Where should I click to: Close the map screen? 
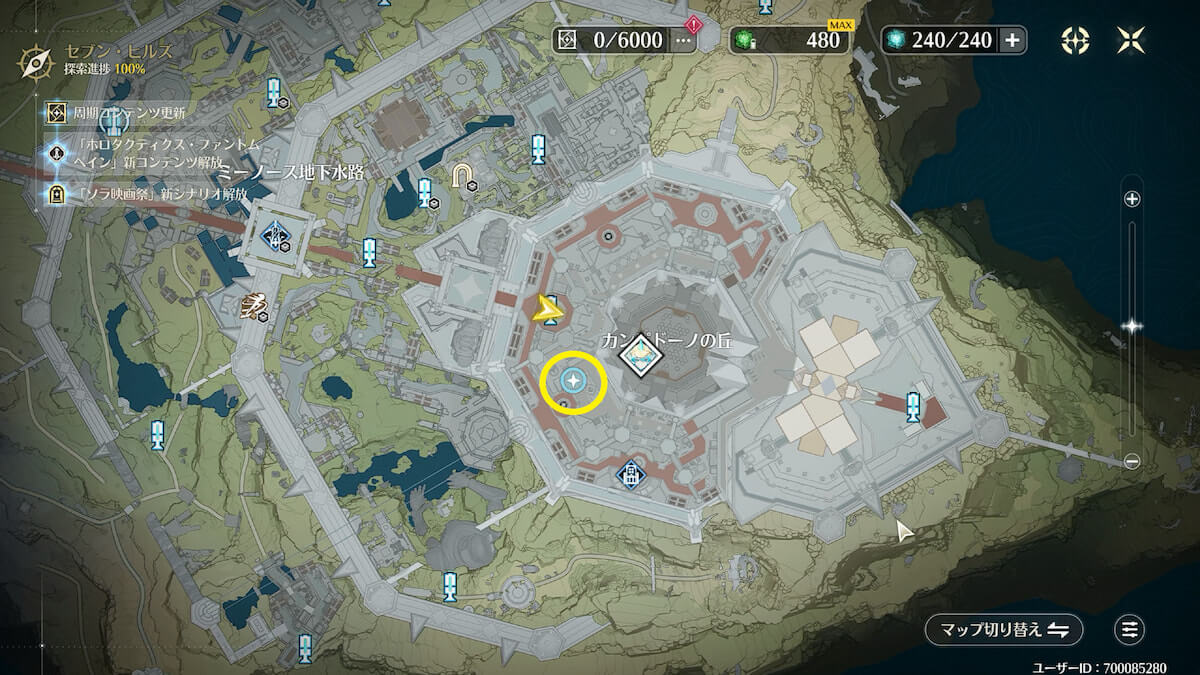point(1132,40)
